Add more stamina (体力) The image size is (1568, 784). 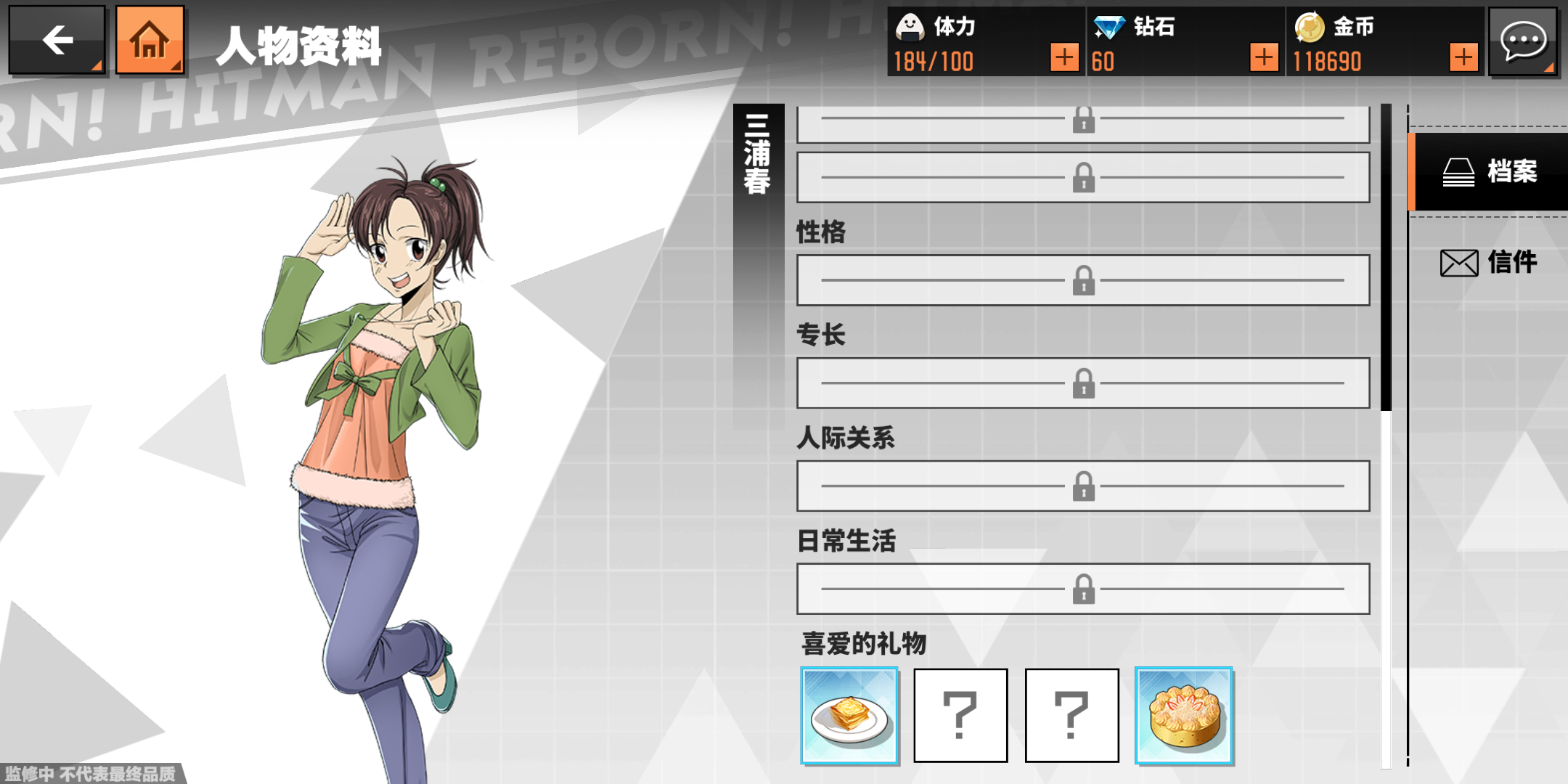point(1063,57)
